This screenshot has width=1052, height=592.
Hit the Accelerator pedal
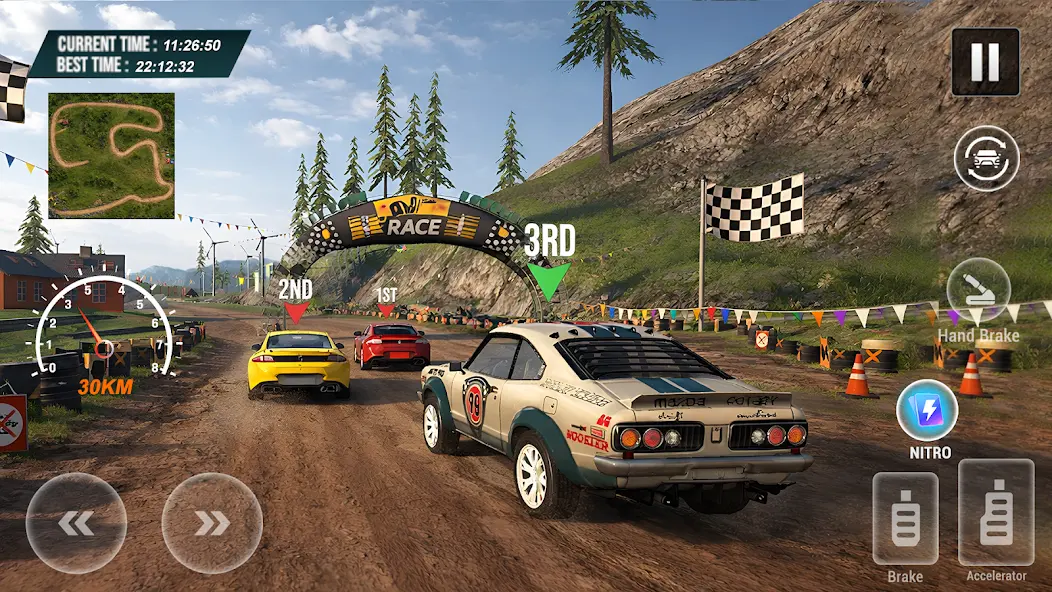(x=996, y=512)
